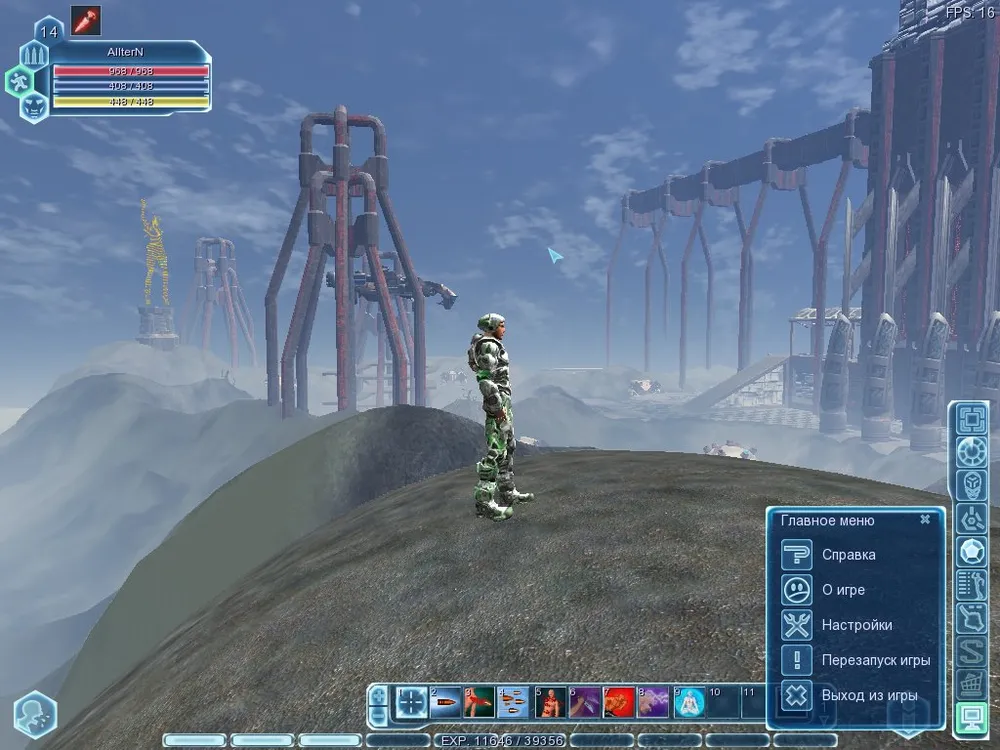
Task: Open the robot head sidebar button
Action: point(969,486)
